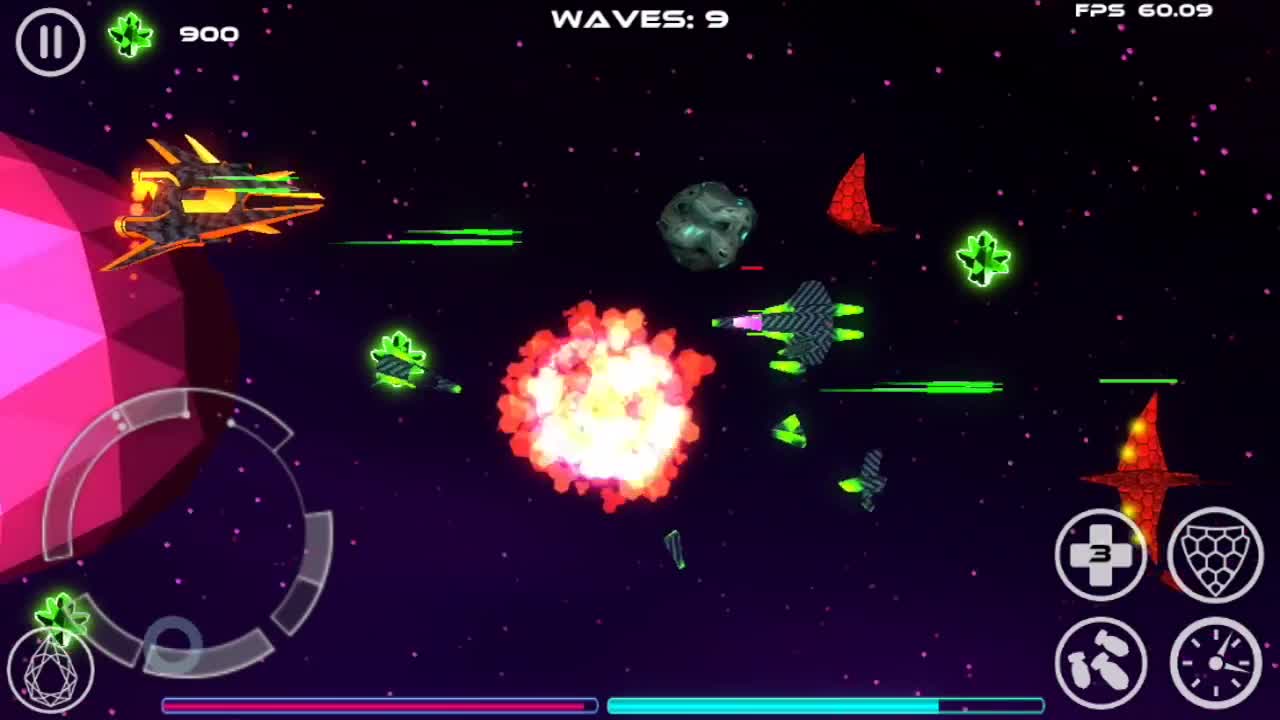This screenshot has height=720, width=1280.
Task: Use the health pack power-up with 3 charges
Action: [1101, 556]
